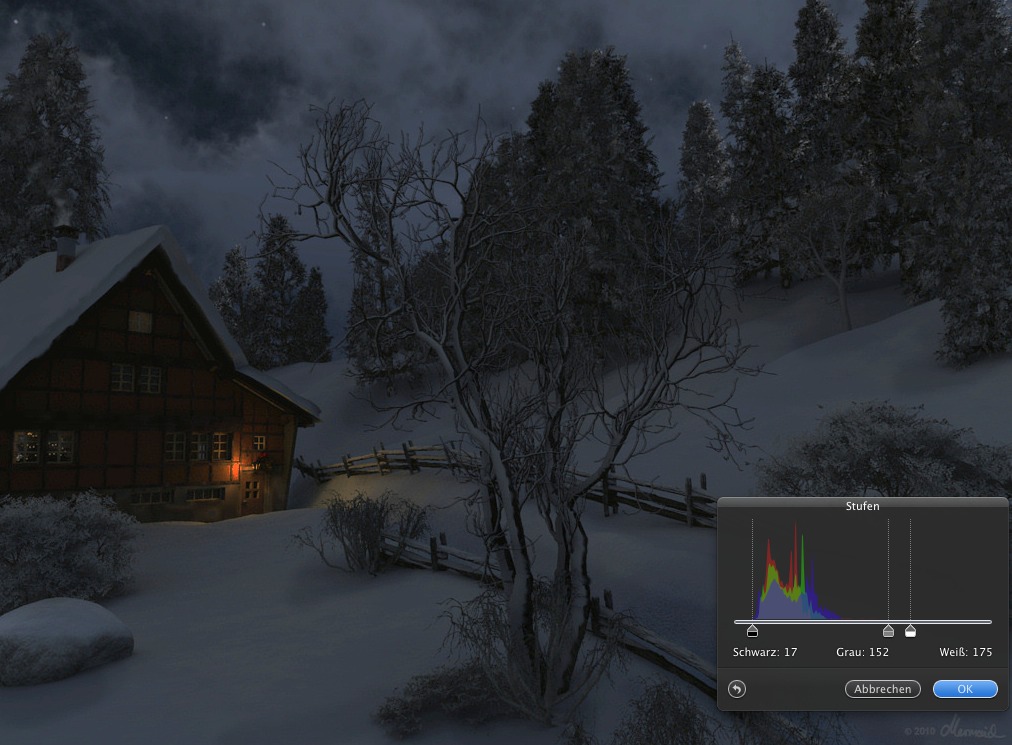
Task: Cancel with the Abbrechen button
Action: (x=883, y=689)
